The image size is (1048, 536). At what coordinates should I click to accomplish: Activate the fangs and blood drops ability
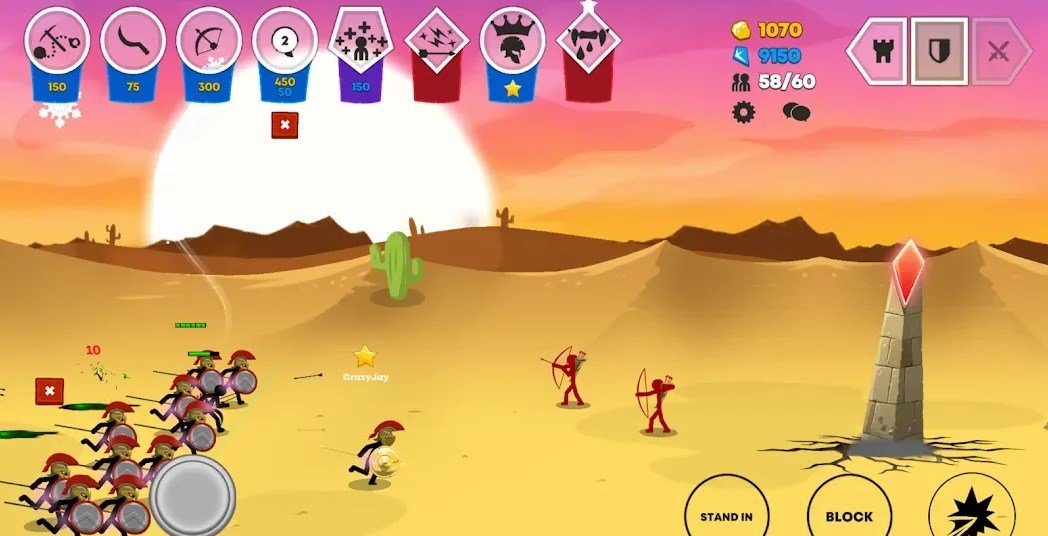click(589, 42)
